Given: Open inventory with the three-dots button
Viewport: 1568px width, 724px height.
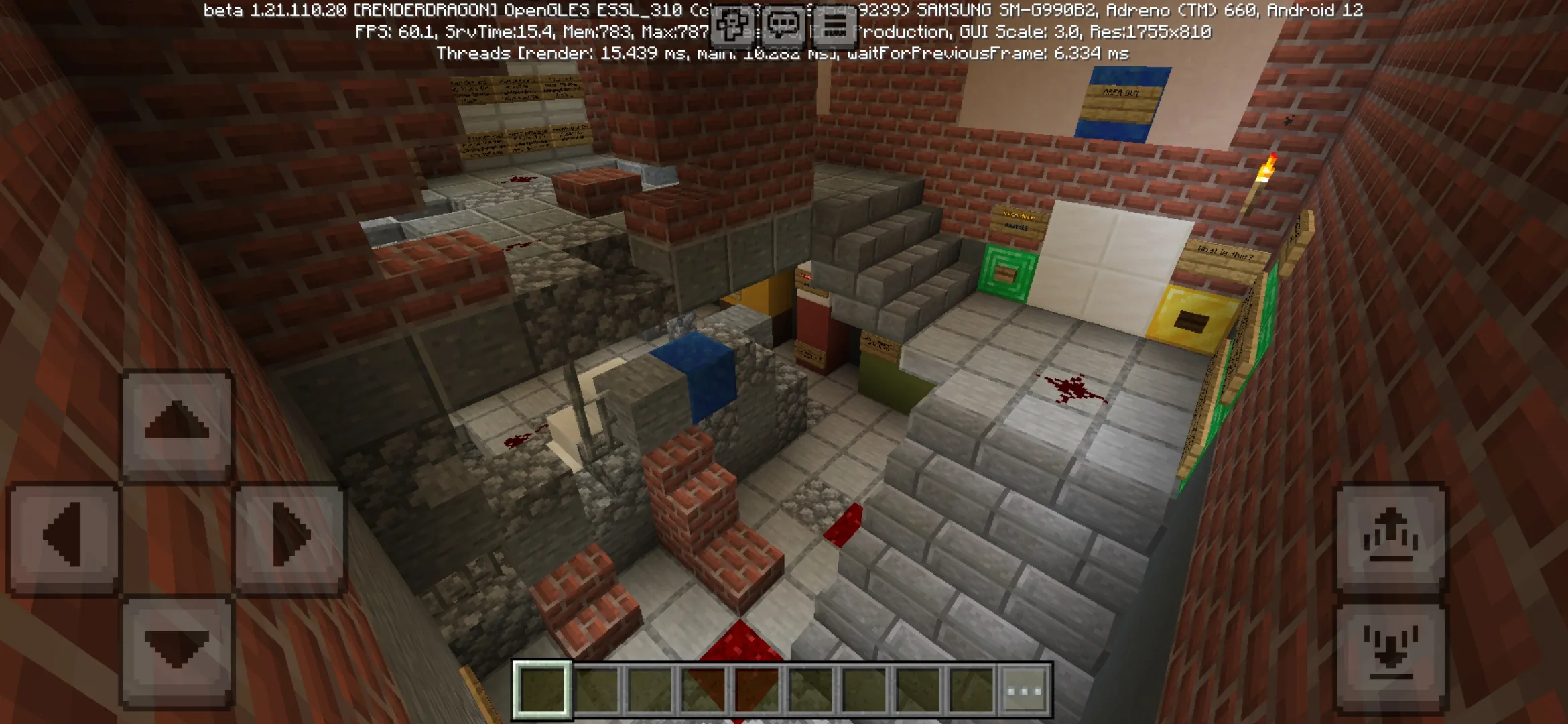Looking at the screenshot, I should coord(1025,690).
